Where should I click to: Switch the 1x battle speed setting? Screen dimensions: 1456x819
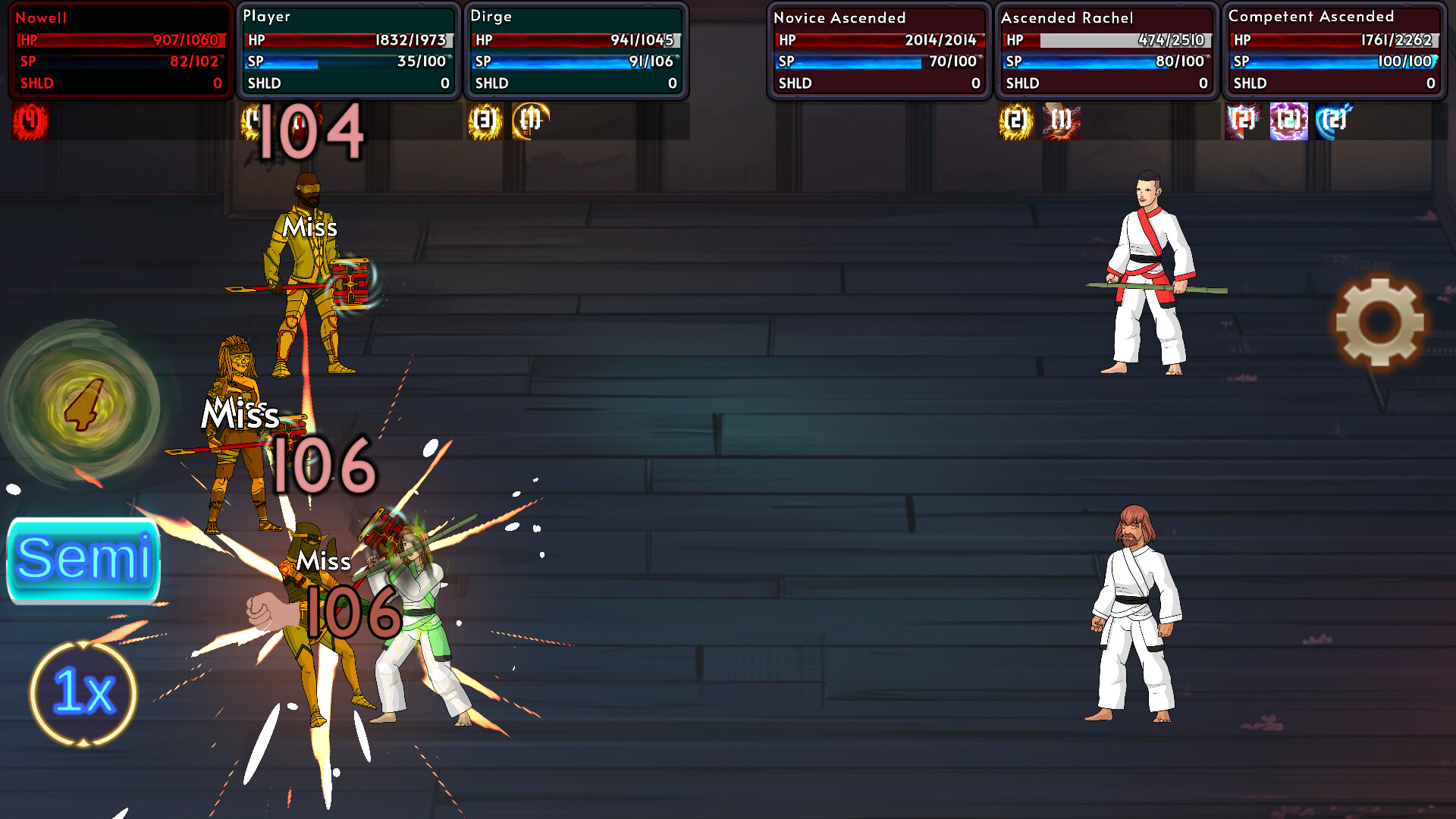click(x=82, y=694)
